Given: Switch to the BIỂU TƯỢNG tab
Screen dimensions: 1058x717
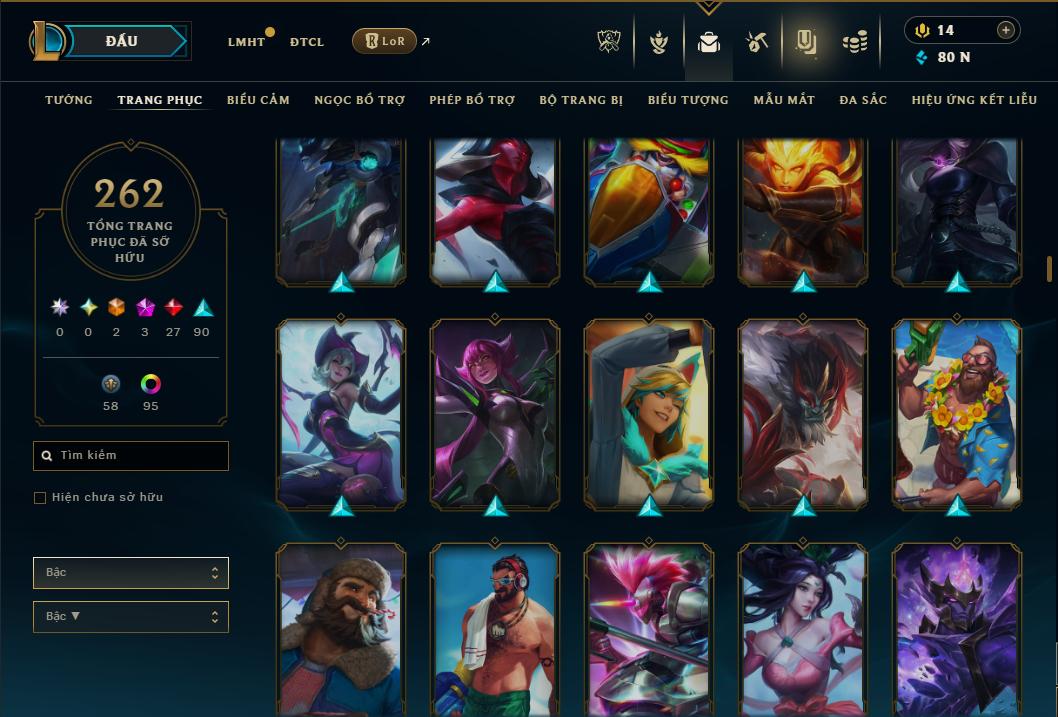Looking at the screenshot, I should click(x=688, y=100).
